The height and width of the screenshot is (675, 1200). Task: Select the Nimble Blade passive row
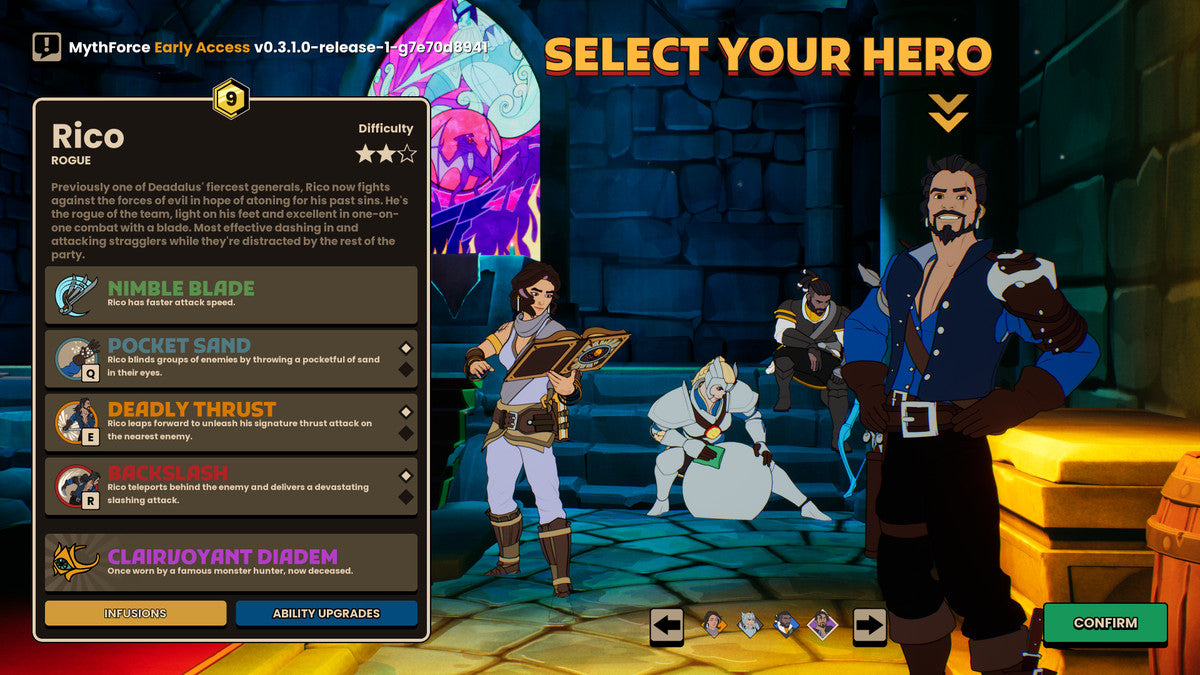231,295
